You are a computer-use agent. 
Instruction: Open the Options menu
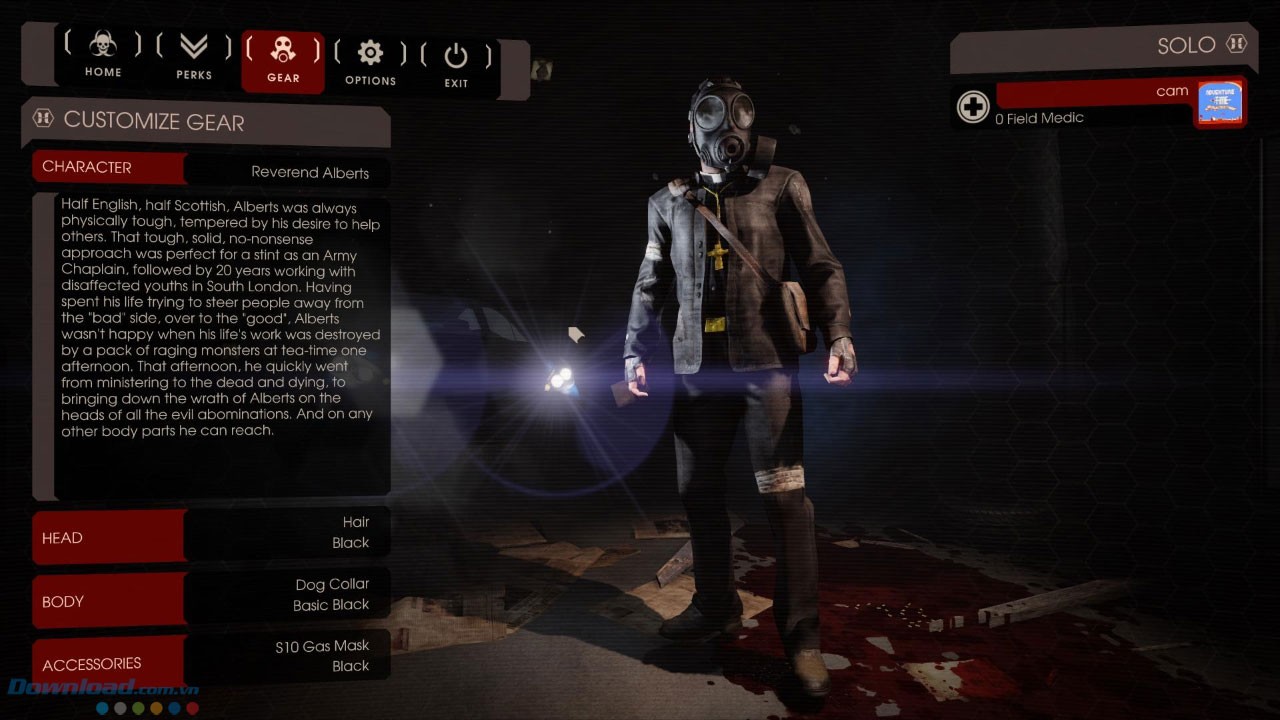tap(370, 62)
